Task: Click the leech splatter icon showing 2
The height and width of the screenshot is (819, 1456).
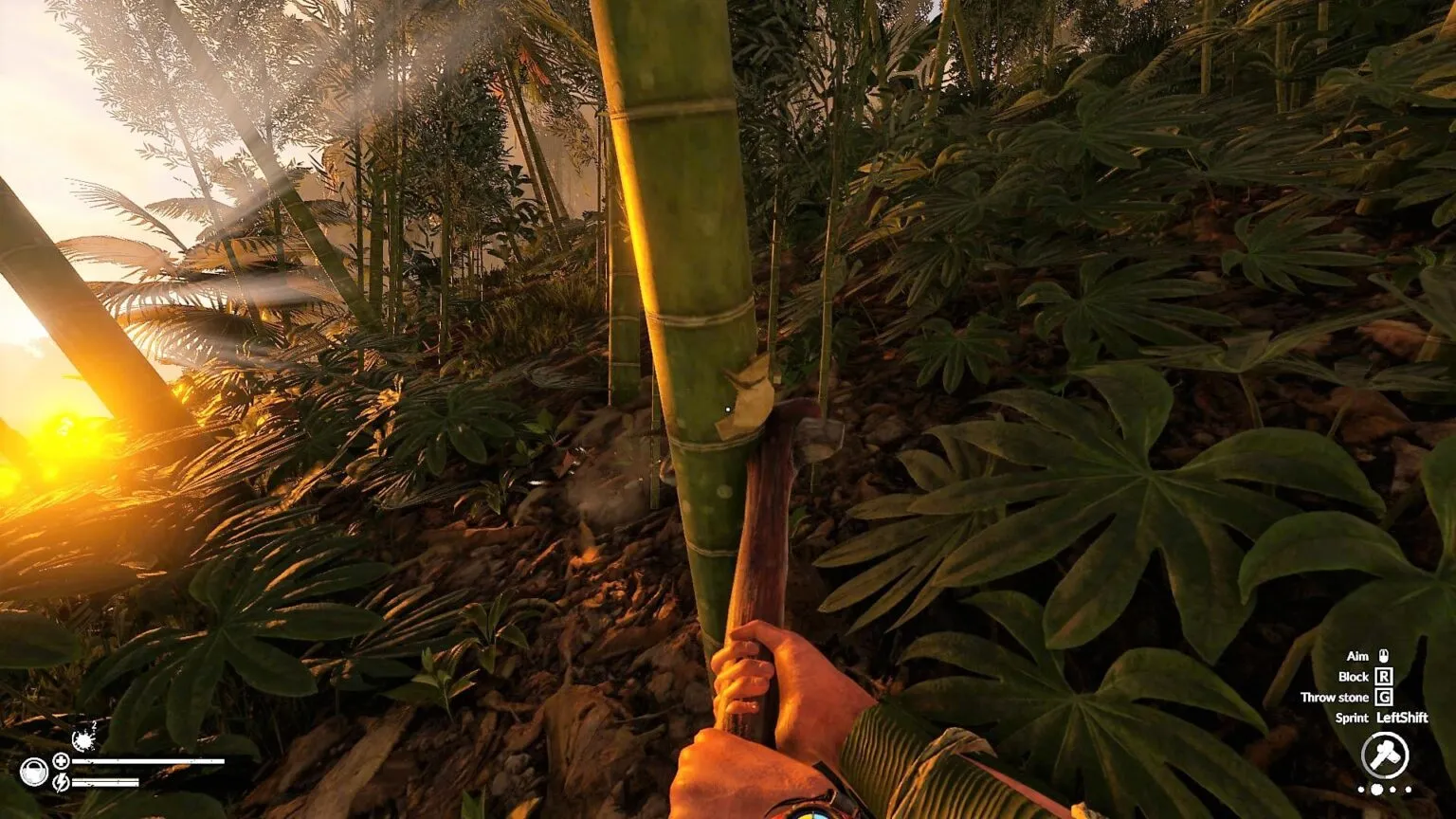Action: tap(83, 740)
